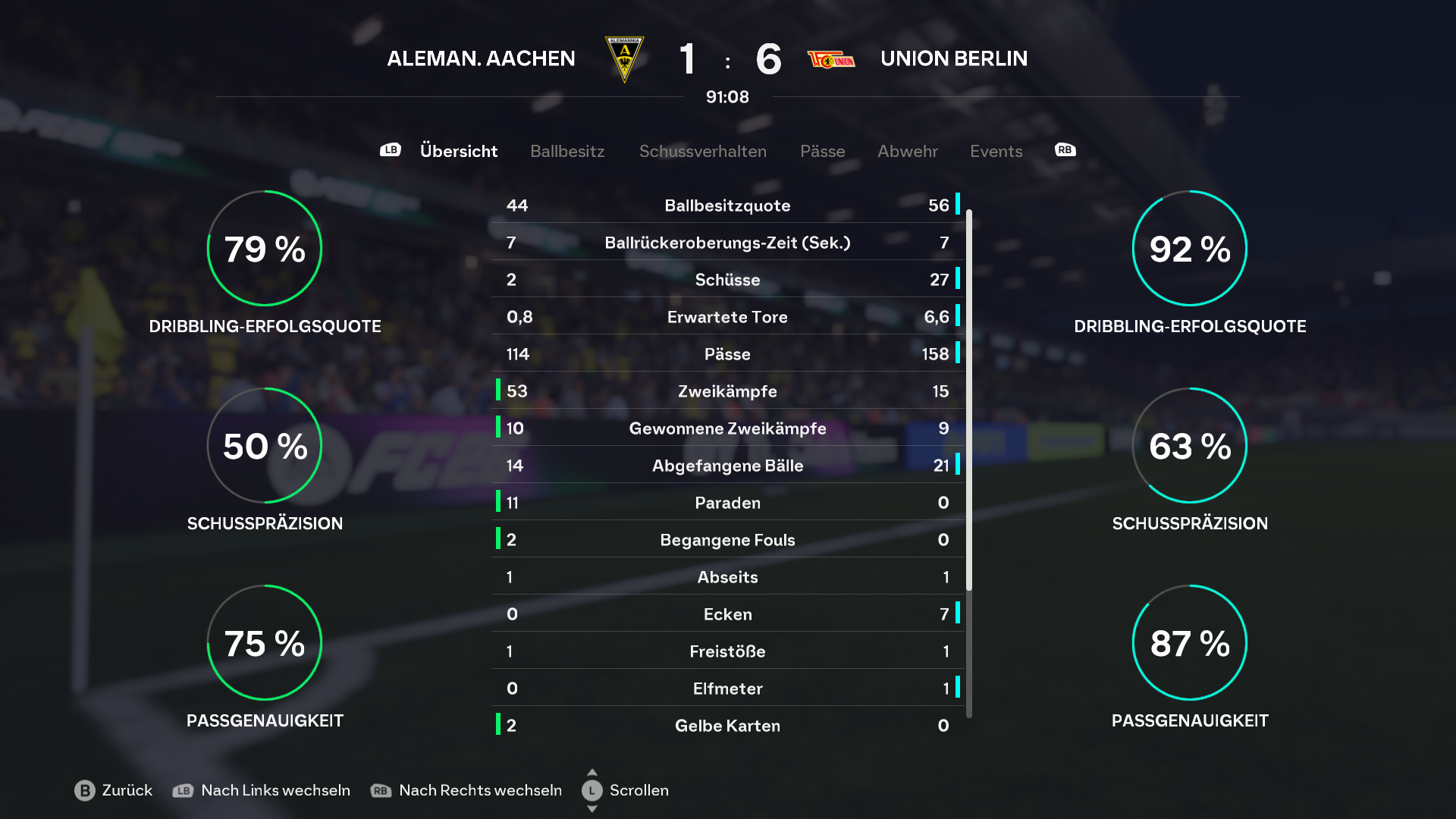Select the Gelbe Karten stat row

(727, 726)
